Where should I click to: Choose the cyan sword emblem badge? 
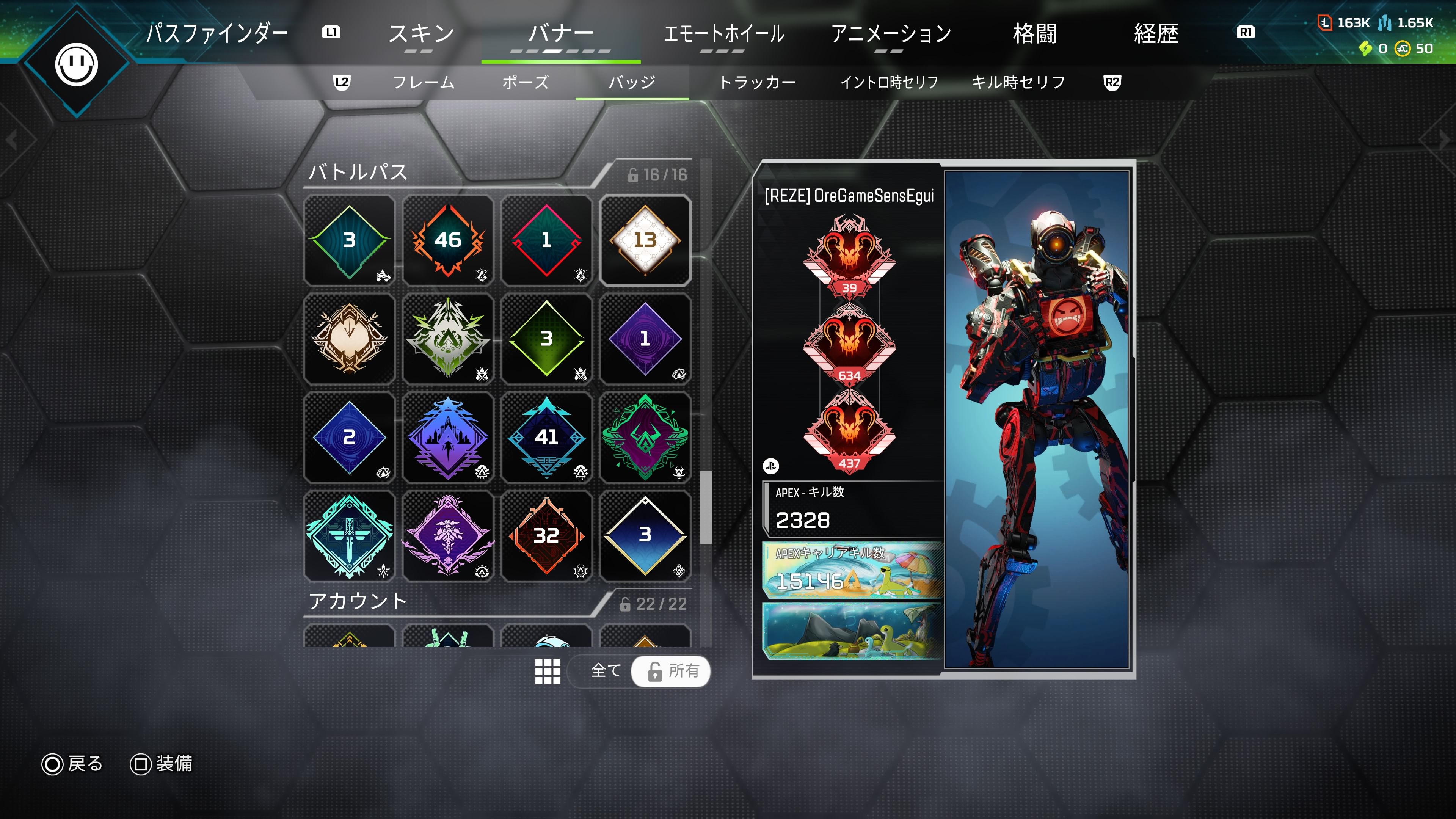[349, 535]
